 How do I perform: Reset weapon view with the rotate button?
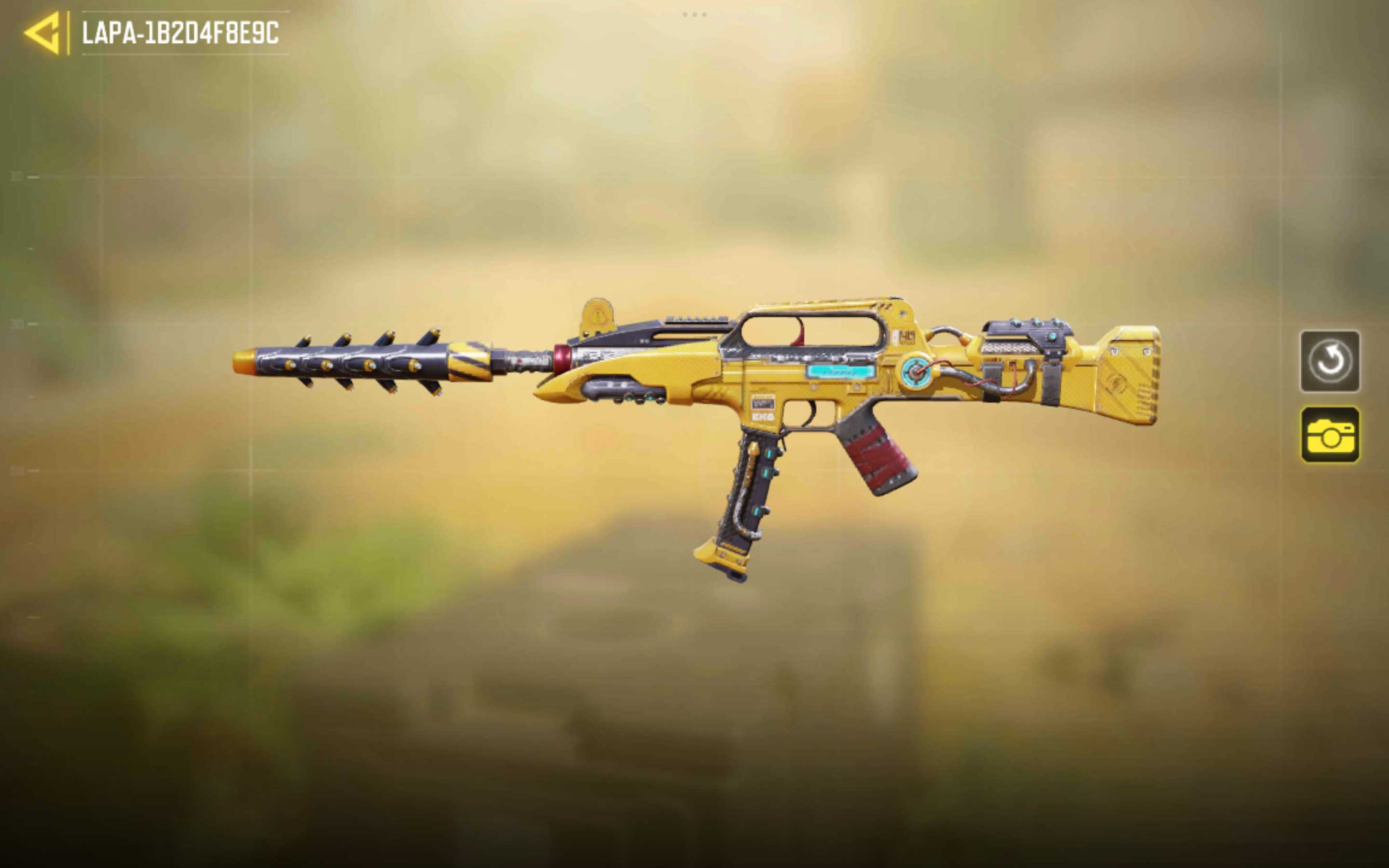pyautogui.click(x=1329, y=362)
